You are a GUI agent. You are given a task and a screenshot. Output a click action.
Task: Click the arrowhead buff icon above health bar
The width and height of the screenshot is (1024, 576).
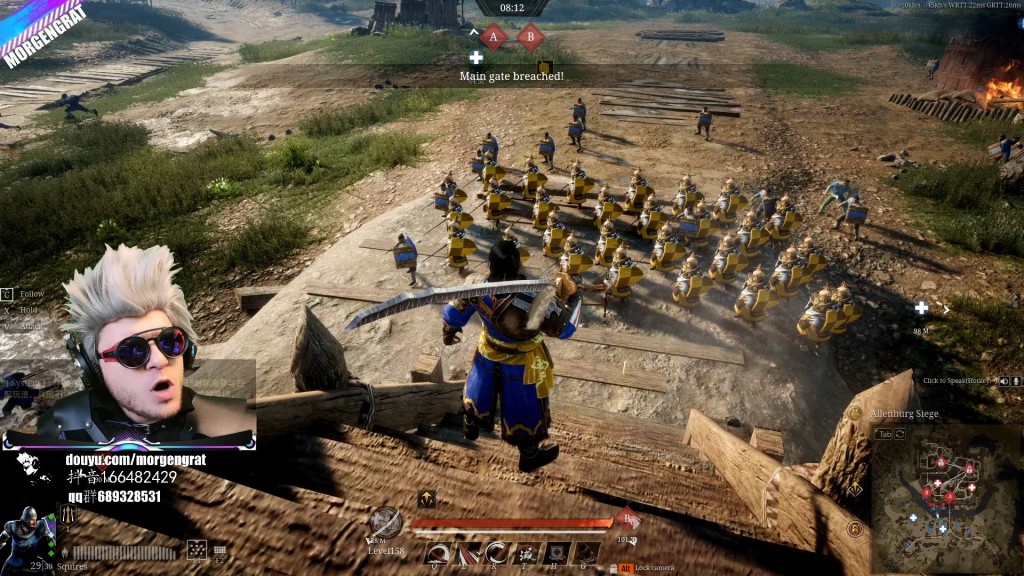(x=426, y=499)
